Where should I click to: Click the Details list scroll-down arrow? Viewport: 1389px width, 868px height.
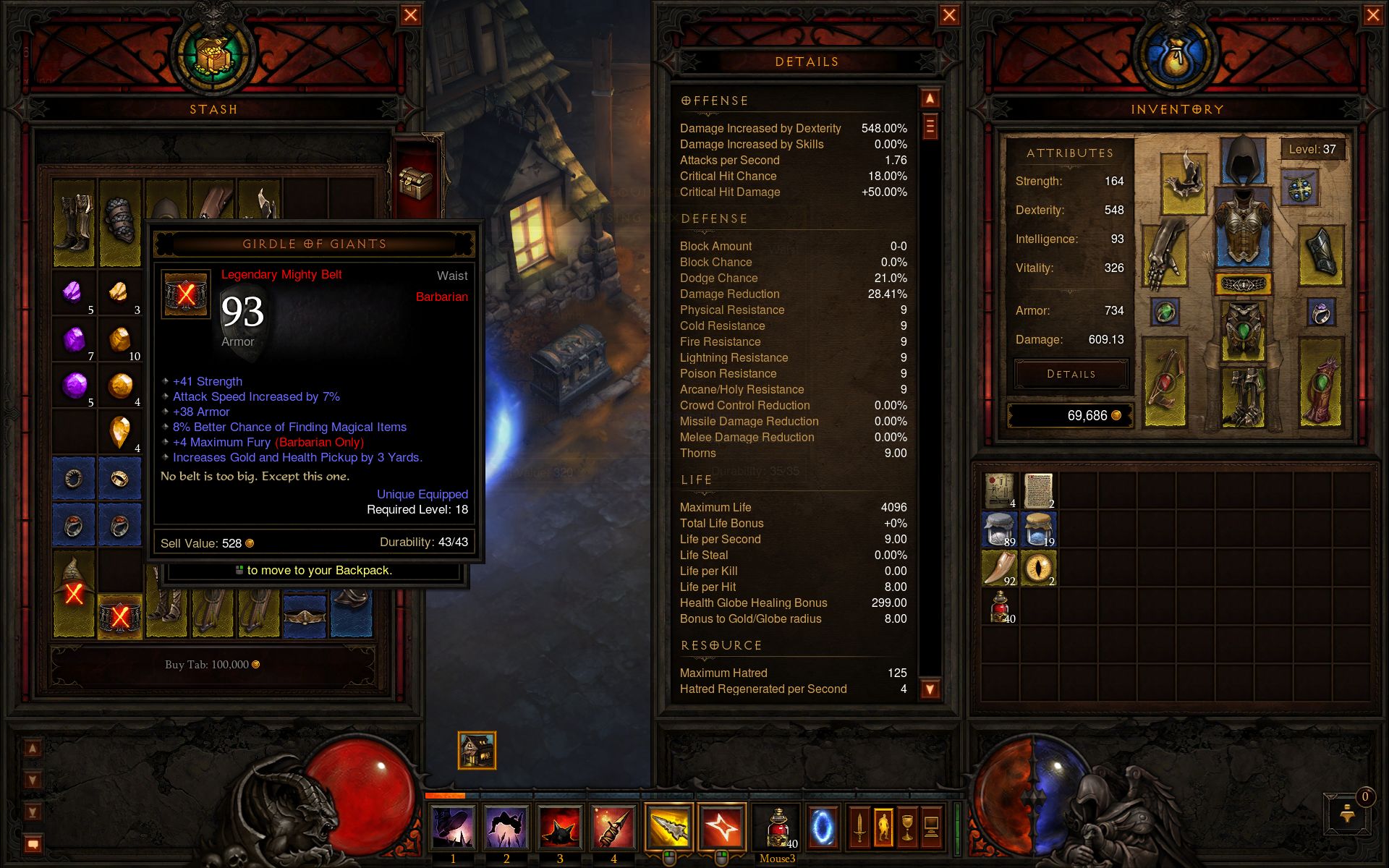point(930,689)
